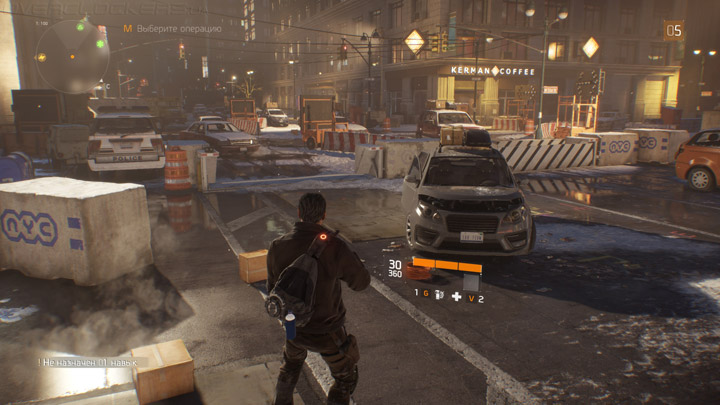Screen dimensions: 720x405
Task: Open the "Не назначен 01 навык" notification
Action: (92, 361)
